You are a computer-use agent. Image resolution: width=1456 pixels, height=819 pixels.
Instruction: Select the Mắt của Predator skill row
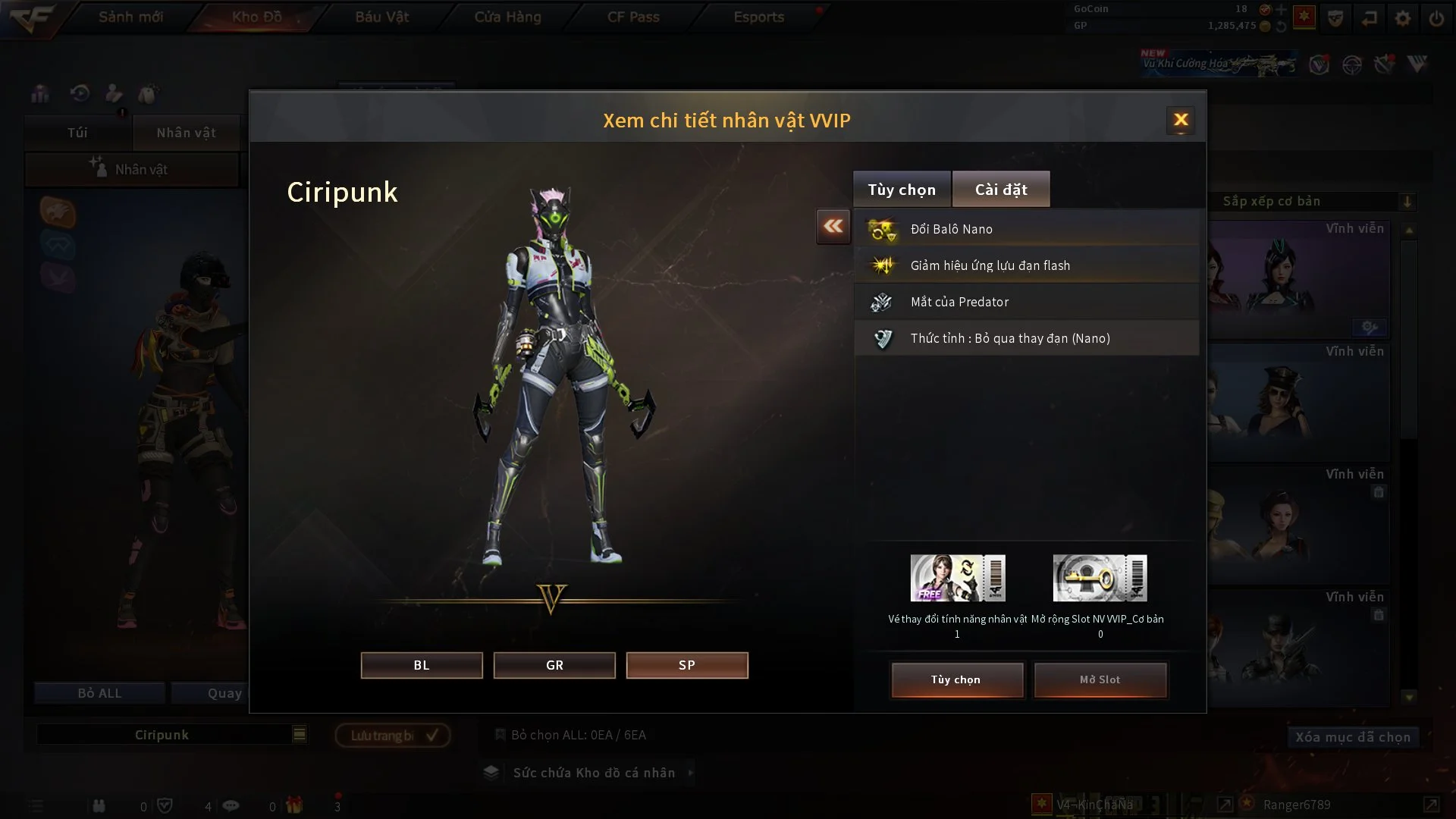pyautogui.click(x=1027, y=302)
